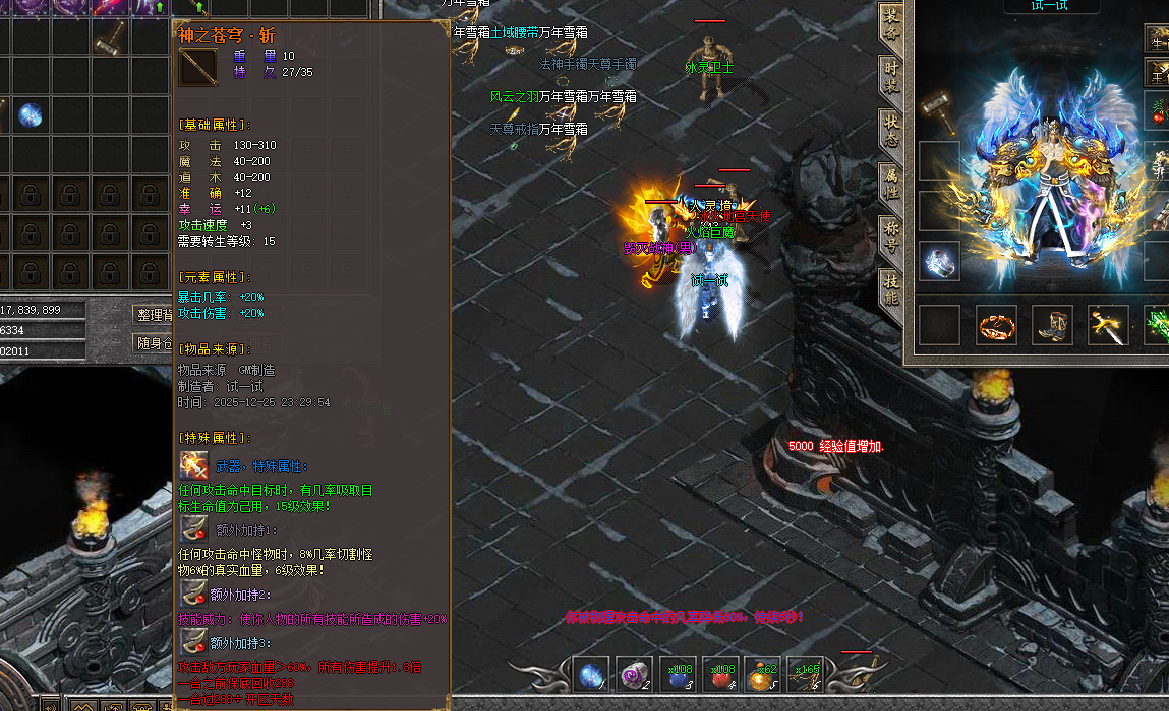Select the blue orb in the bag
The width and height of the screenshot is (1169, 711).
30,116
